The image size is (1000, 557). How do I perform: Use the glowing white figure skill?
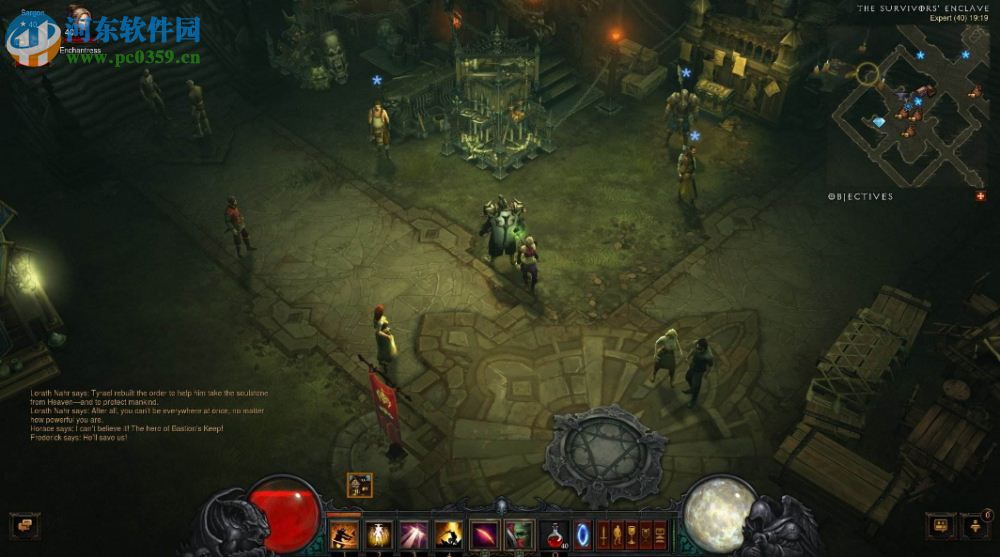[378, 534]
